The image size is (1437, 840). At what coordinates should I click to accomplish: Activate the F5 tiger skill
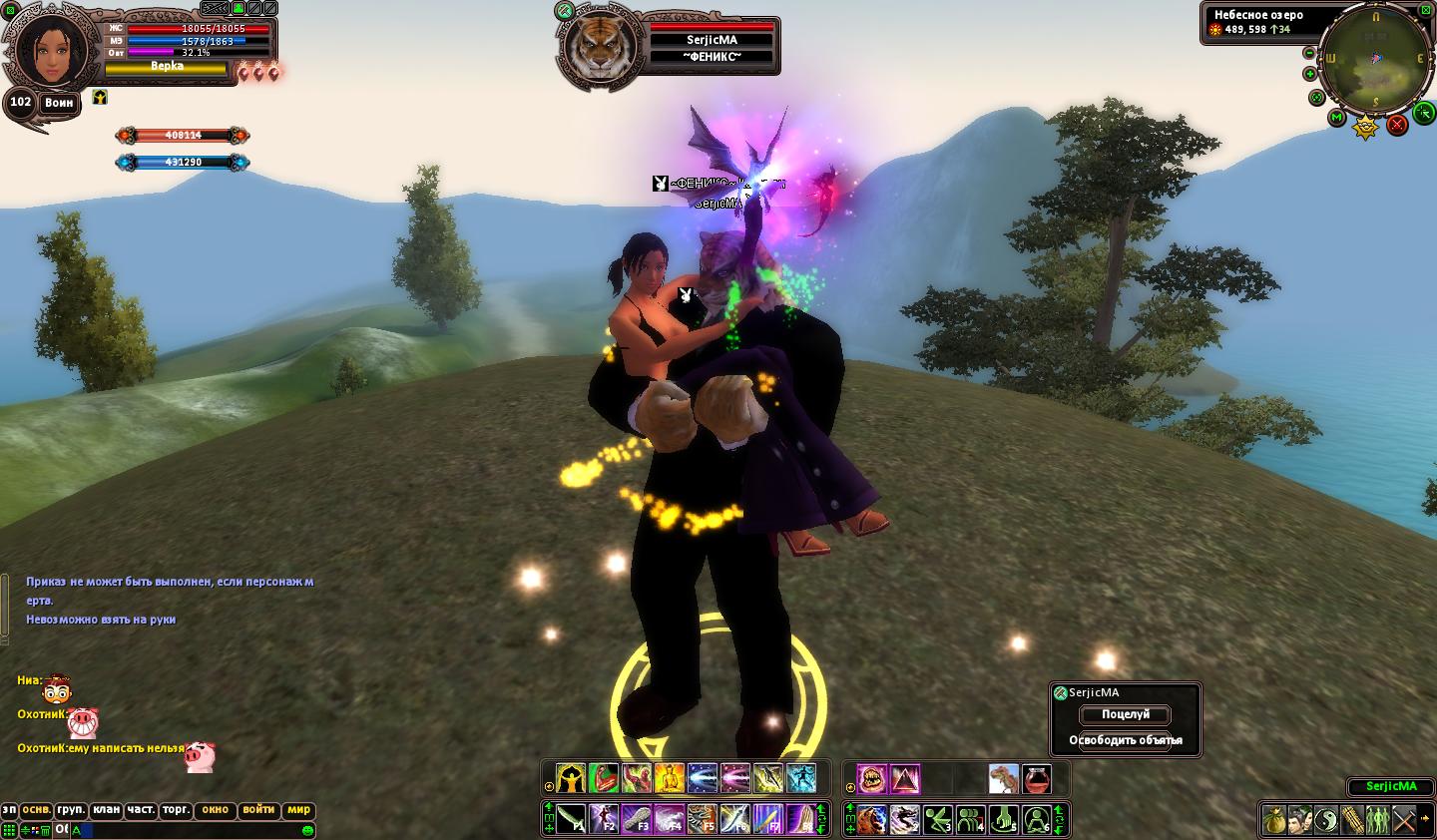coord(703,819)
